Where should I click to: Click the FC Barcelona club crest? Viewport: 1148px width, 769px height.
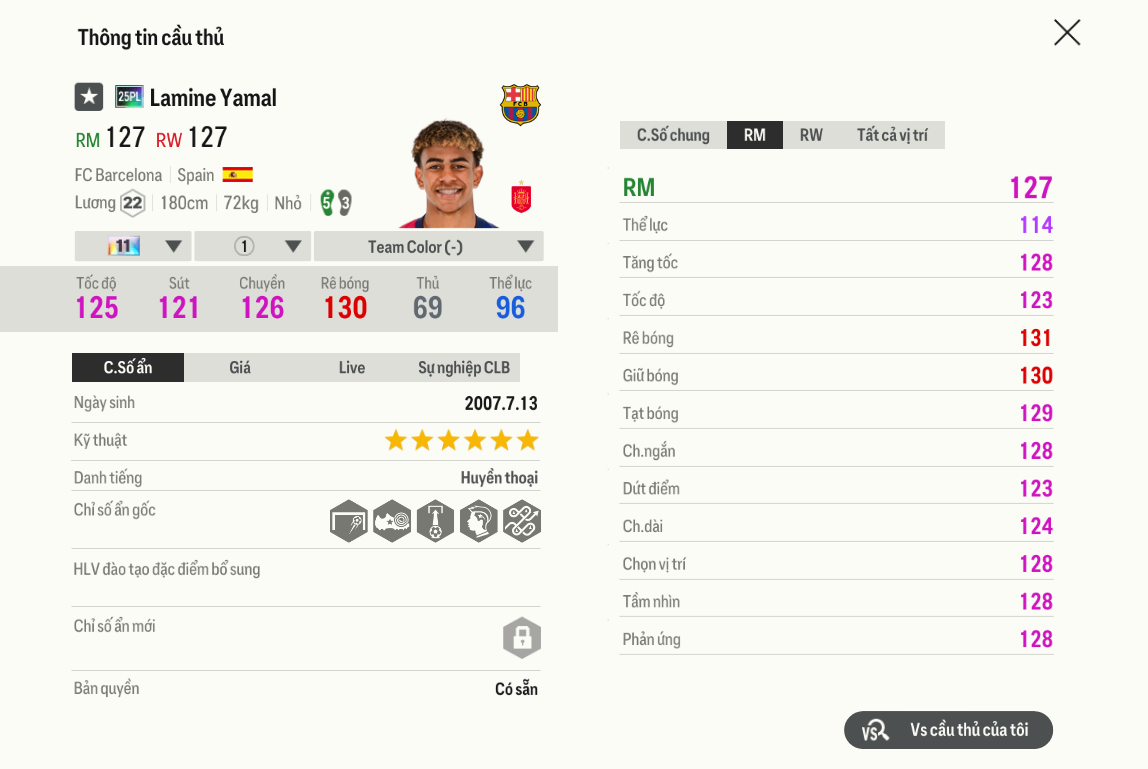pyautogui.click(x=520, y=105)
